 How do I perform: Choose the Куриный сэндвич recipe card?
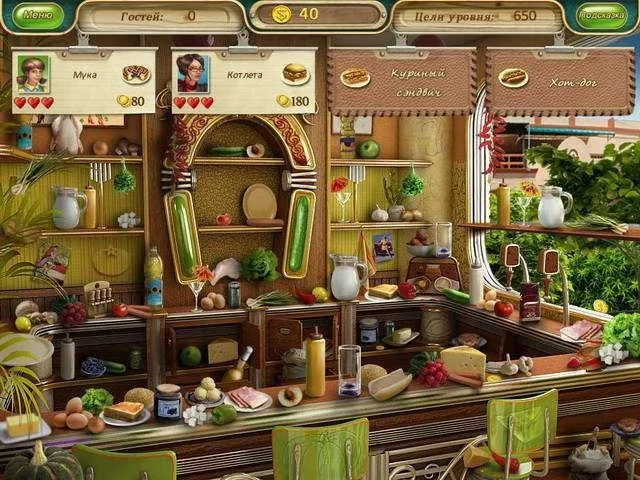[x=401, y=81]
